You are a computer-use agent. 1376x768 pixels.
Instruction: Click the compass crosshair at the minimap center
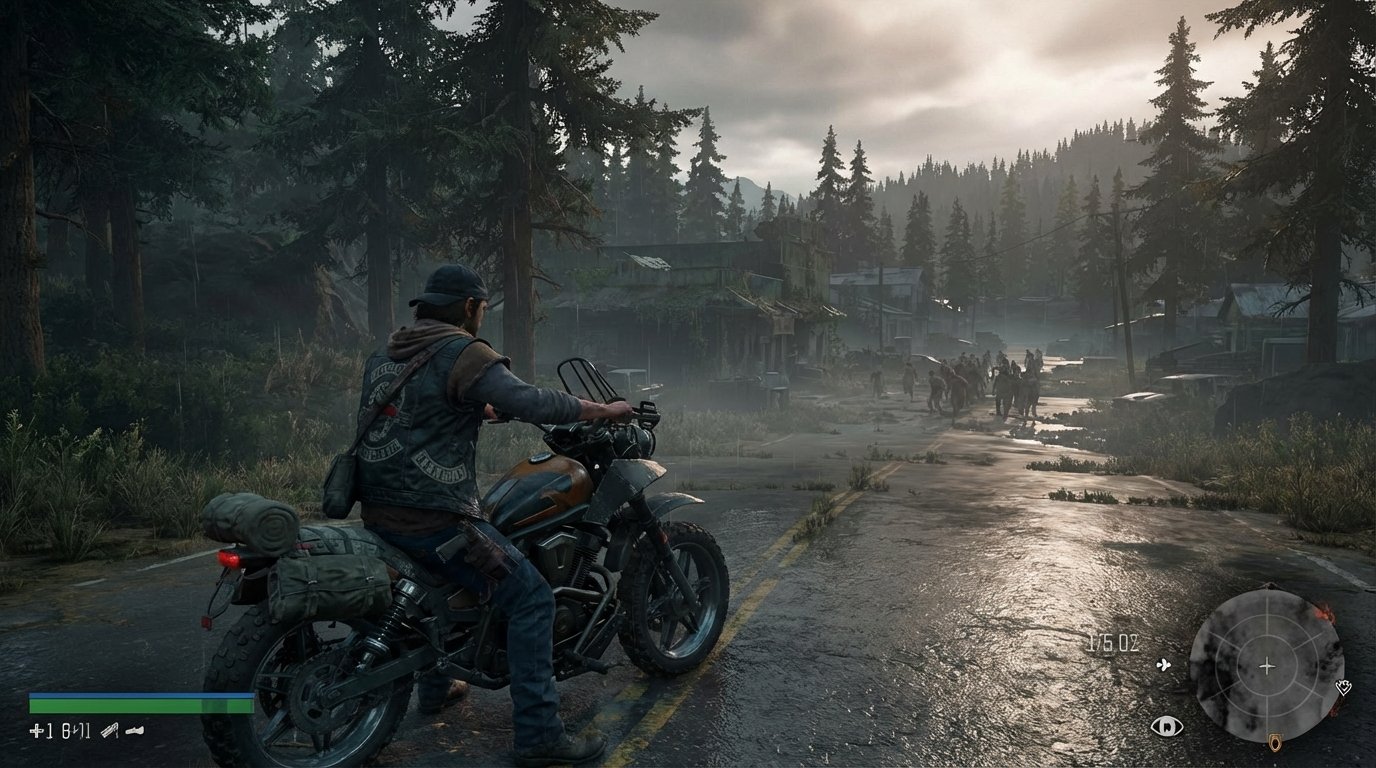(x=1267, y=666)
